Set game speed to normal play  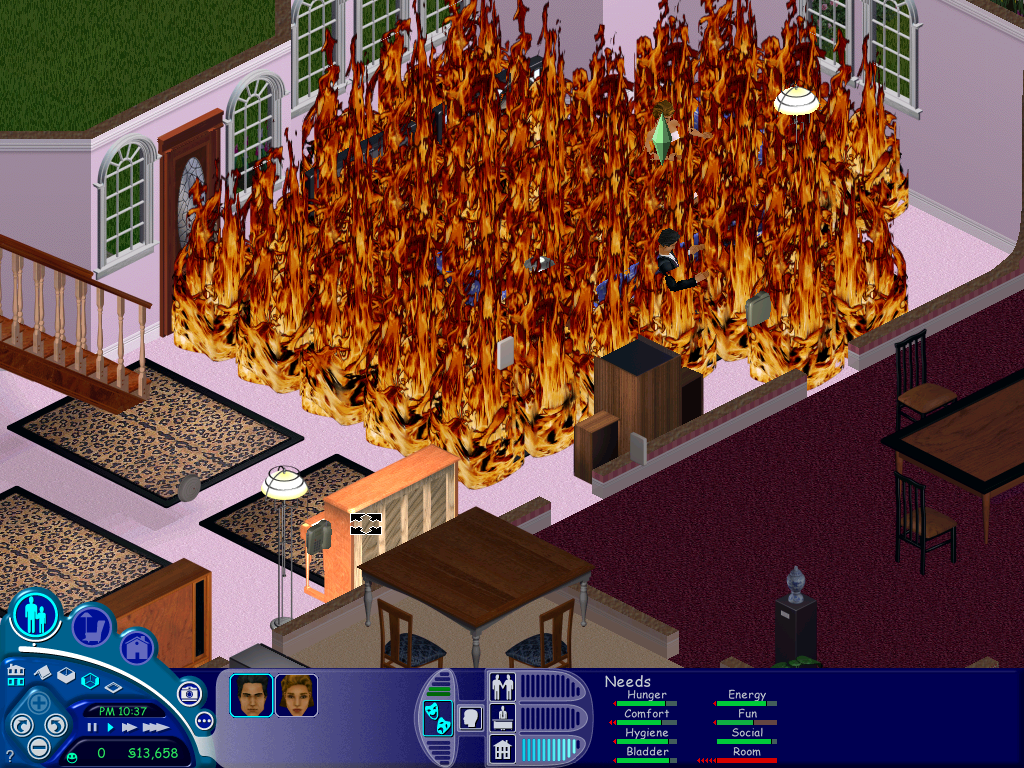(110, 727)
